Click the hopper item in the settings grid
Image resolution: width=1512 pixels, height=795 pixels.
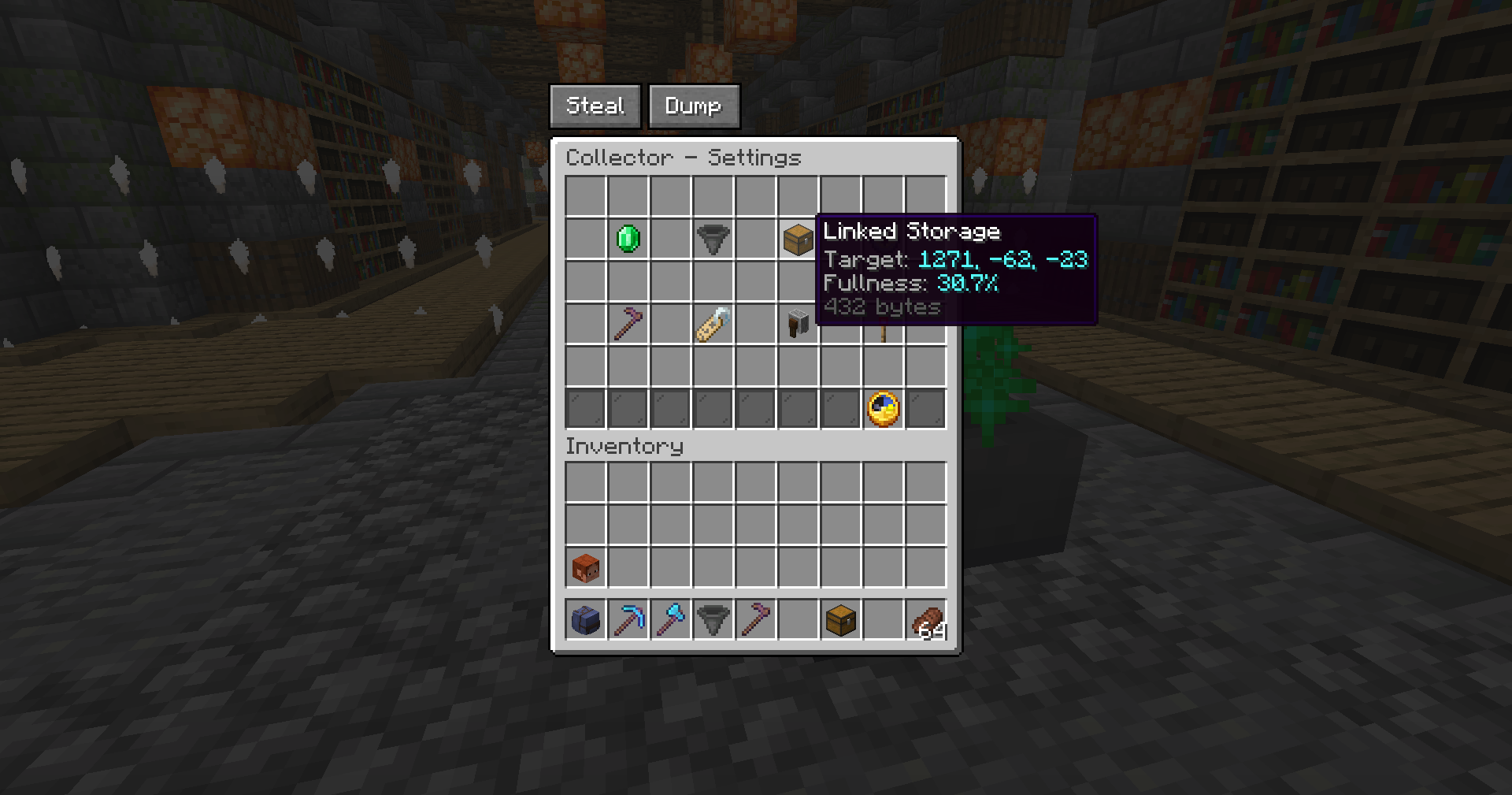pos(713,240)
